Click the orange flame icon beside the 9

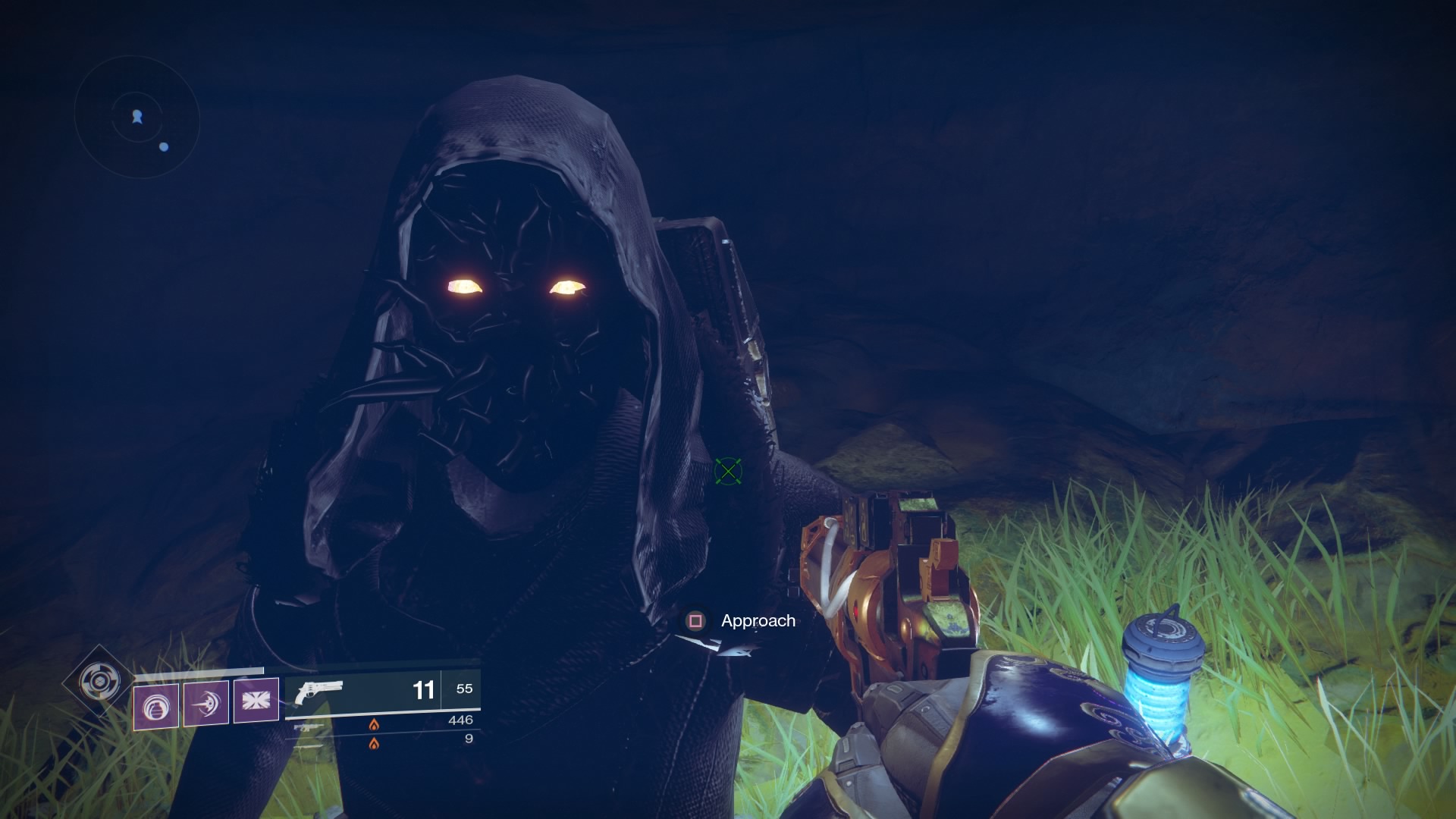click(374, 745)
